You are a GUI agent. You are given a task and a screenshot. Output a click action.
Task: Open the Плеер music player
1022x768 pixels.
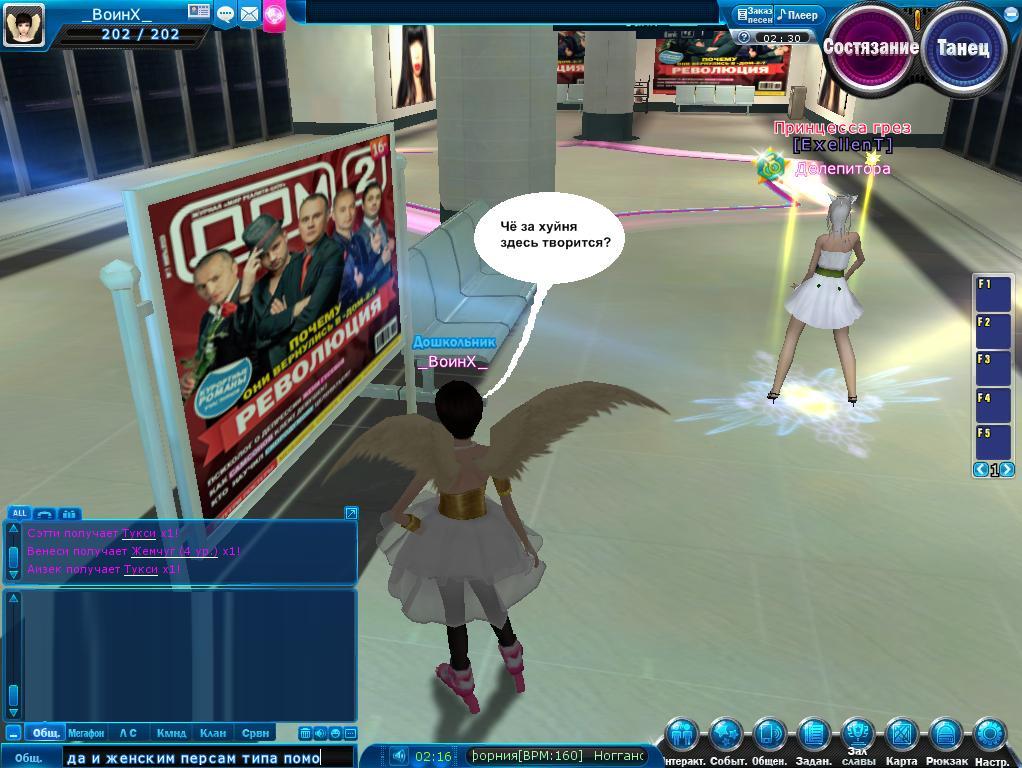point(799,15)
